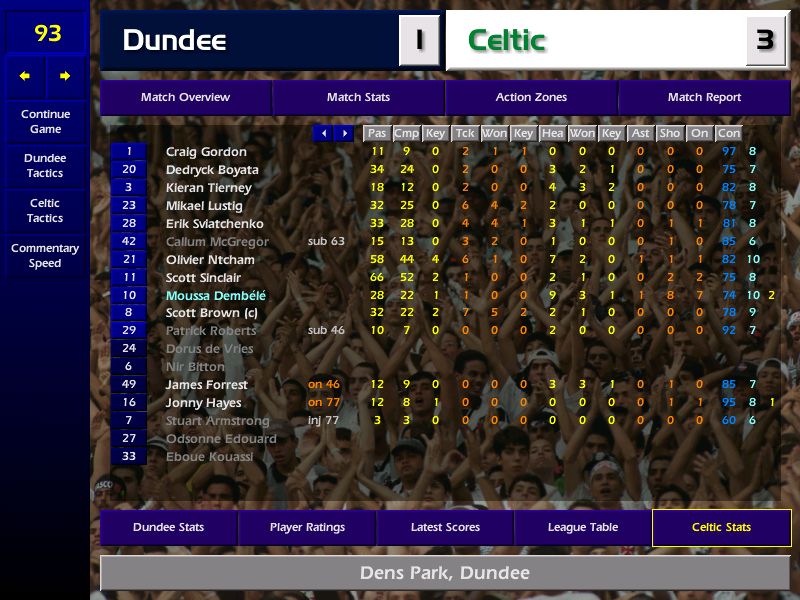
Task: Open the Match Report tab
Action: (704, 97)
